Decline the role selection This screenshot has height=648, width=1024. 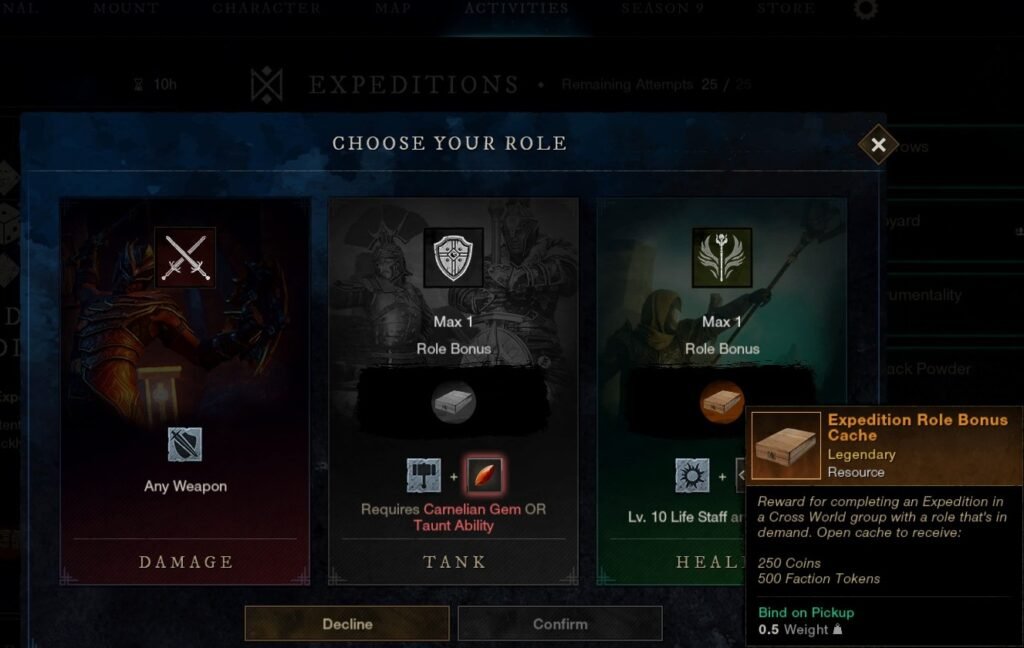(x=347, y=624)
